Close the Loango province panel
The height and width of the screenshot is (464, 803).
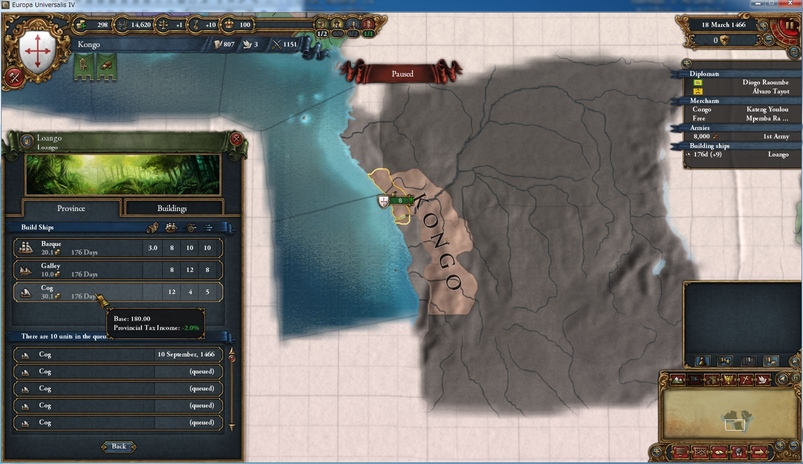236,139
